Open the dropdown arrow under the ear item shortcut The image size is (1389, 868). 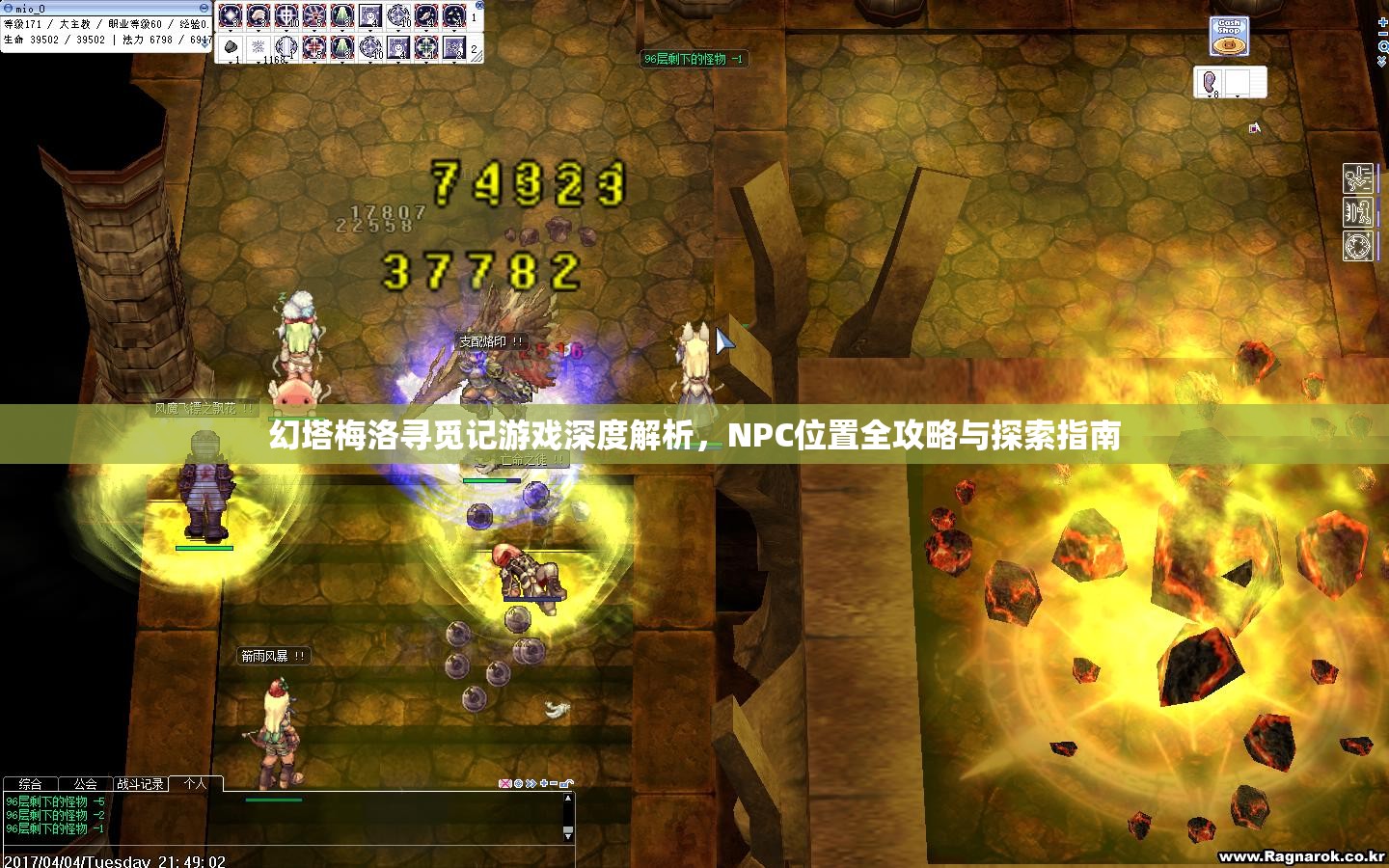[1210, 95]
